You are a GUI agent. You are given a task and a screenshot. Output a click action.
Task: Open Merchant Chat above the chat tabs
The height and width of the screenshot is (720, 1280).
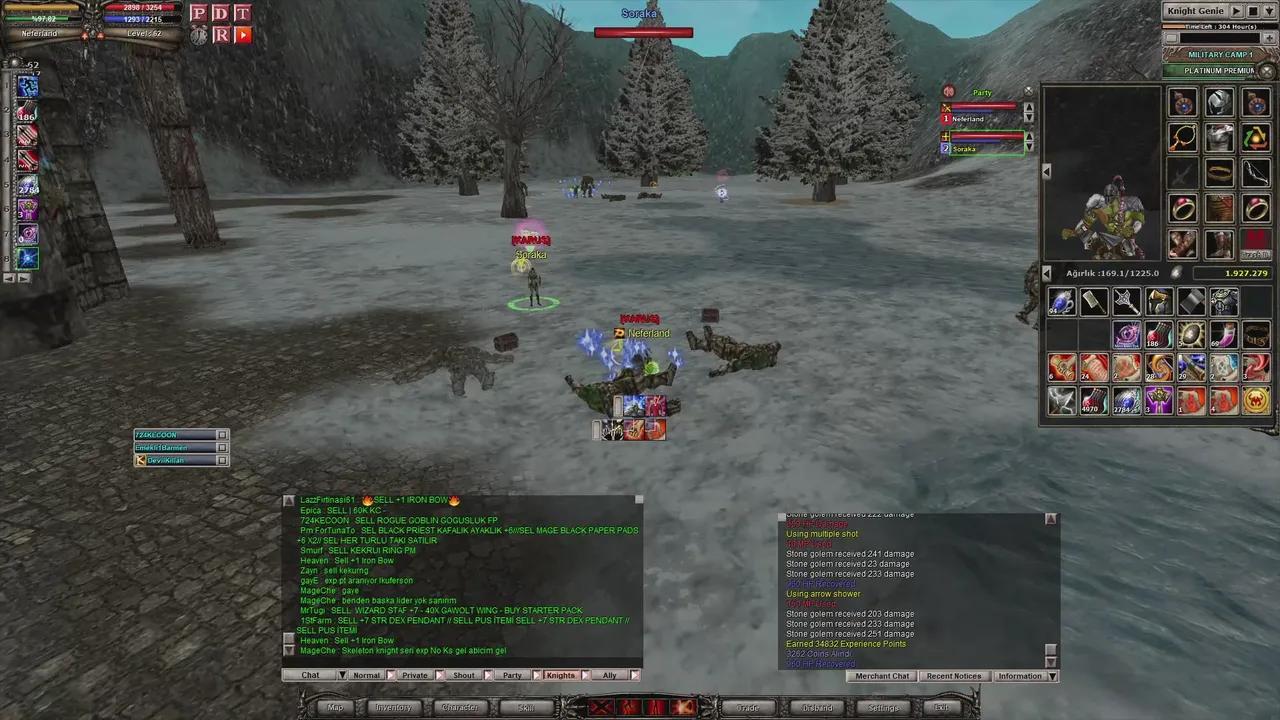tap(882, 676)
